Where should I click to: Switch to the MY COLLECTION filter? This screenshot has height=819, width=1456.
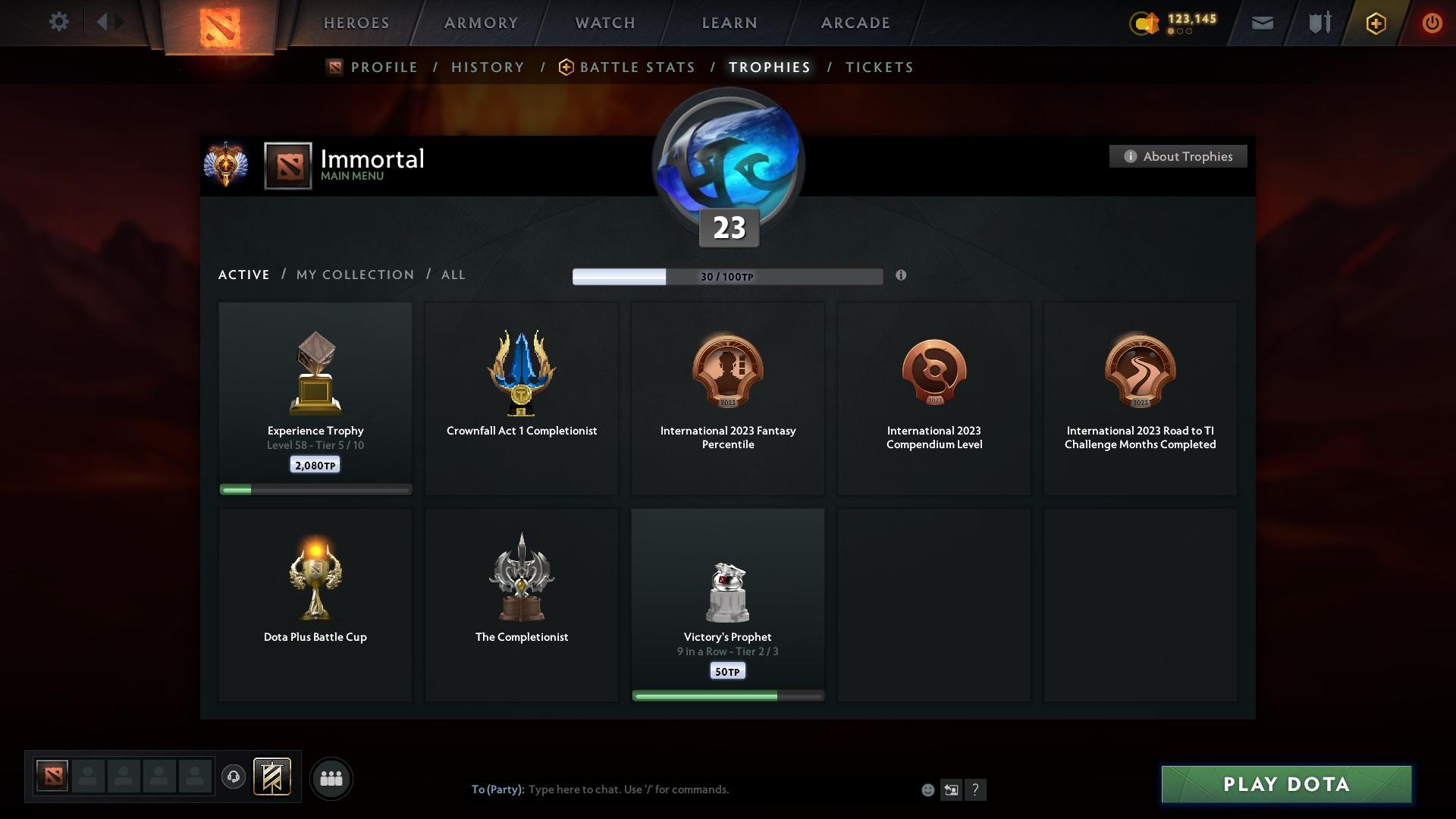pyautogui.click(x=354, y=275)
